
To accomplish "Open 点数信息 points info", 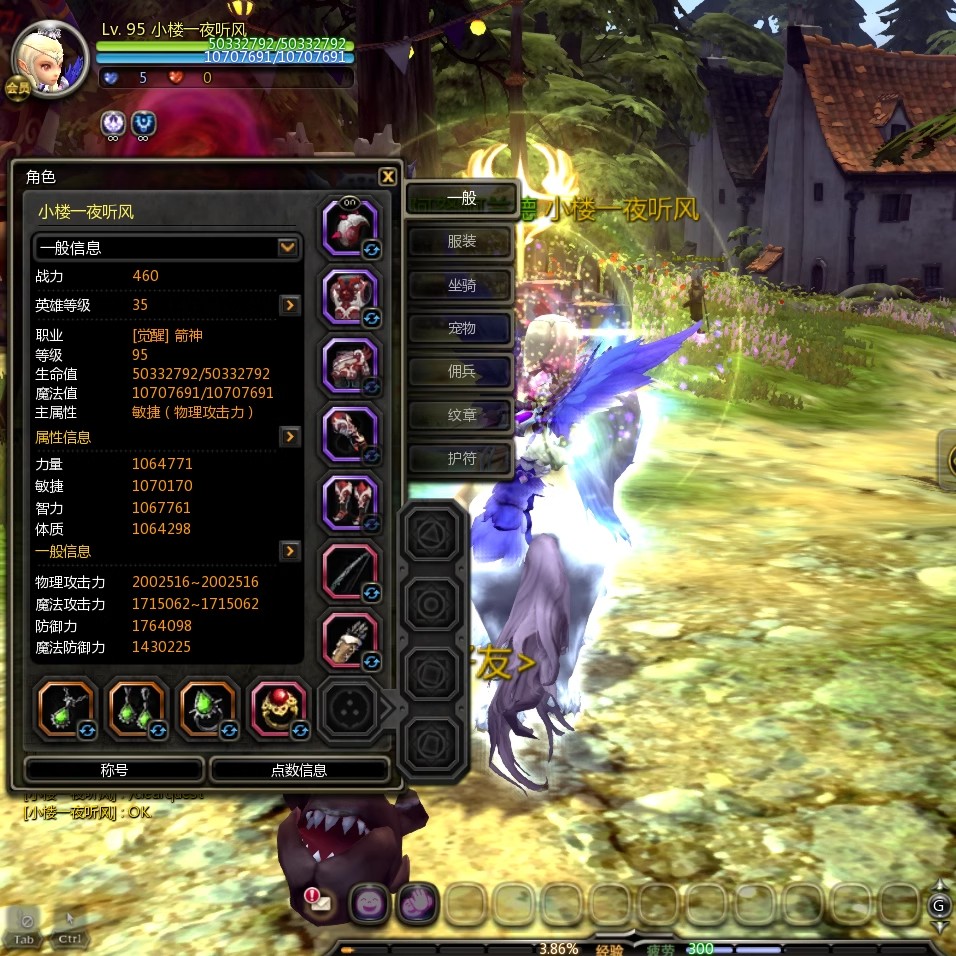I will coord(299,770).
